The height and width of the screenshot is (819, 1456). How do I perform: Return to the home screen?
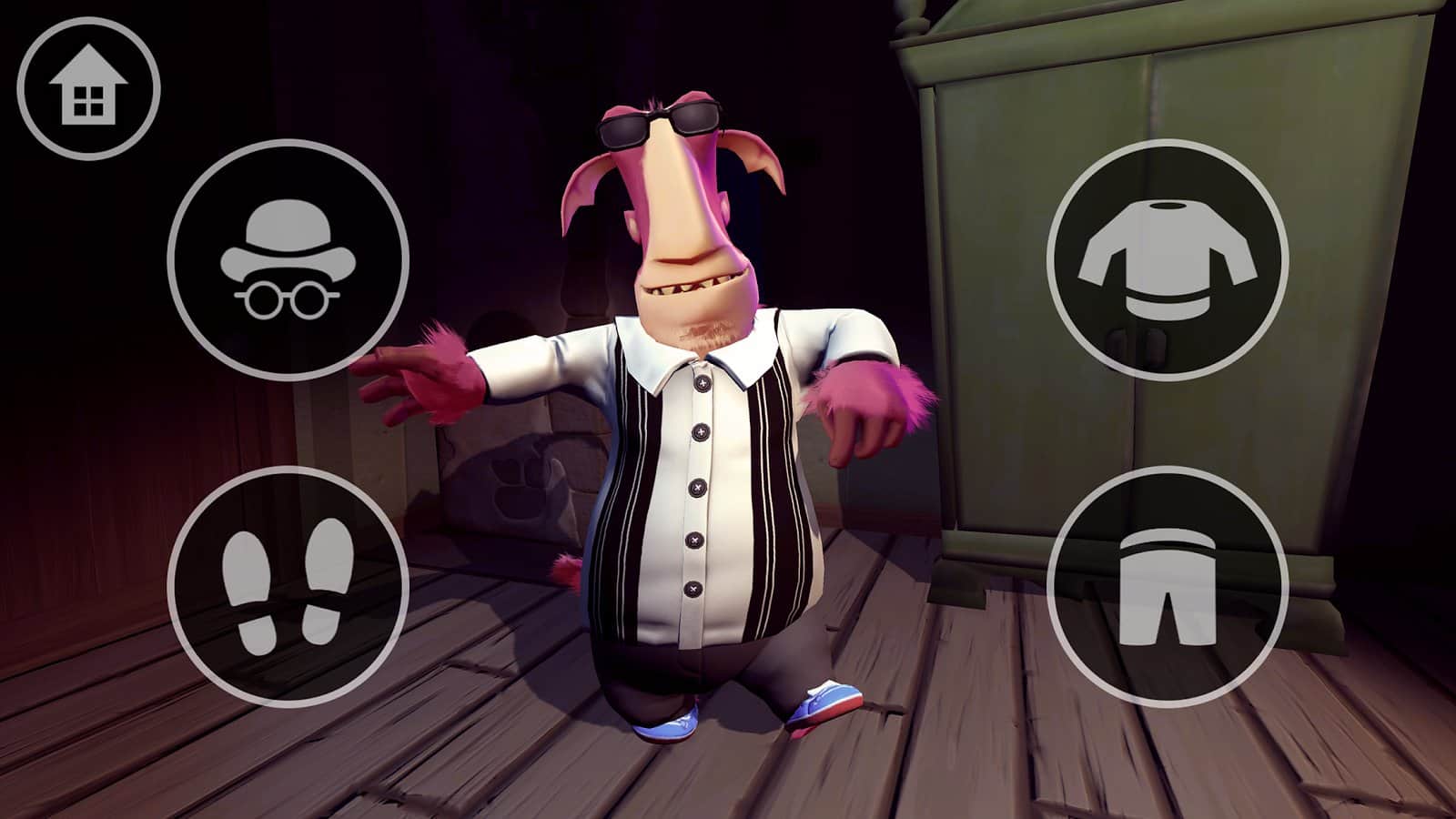pos(88,89)
